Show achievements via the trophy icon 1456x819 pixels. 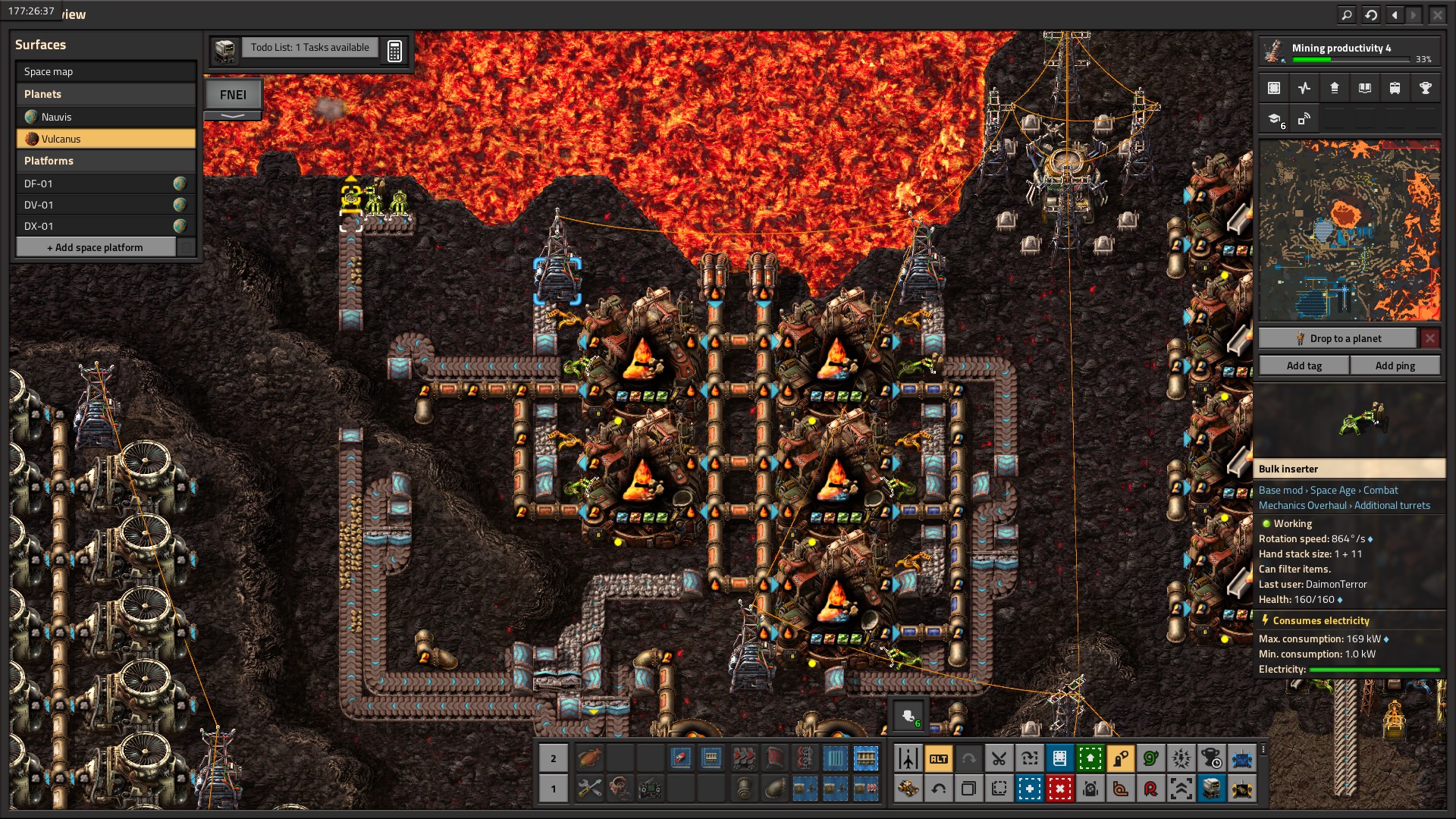pyautogui.click(x=1425, y=88)
